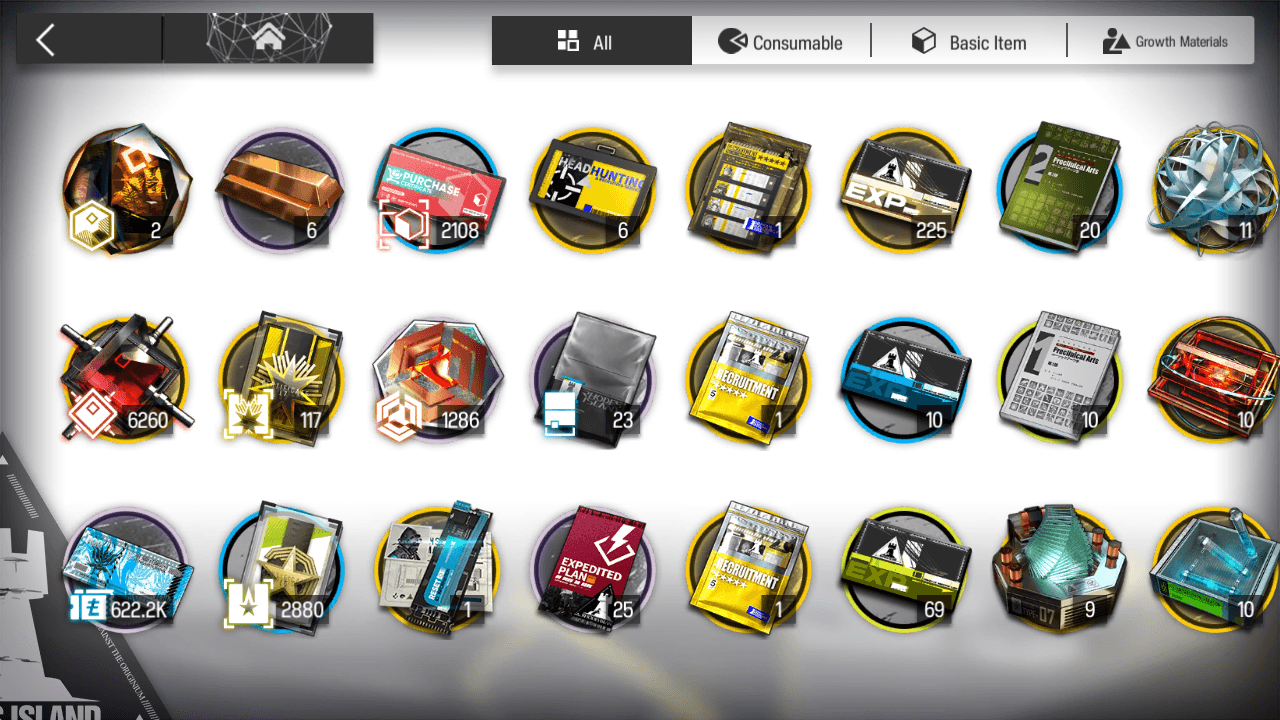Show the Growth Materials tab
The width and height of the screenshot is (1280, 720).
point(1165,42)
